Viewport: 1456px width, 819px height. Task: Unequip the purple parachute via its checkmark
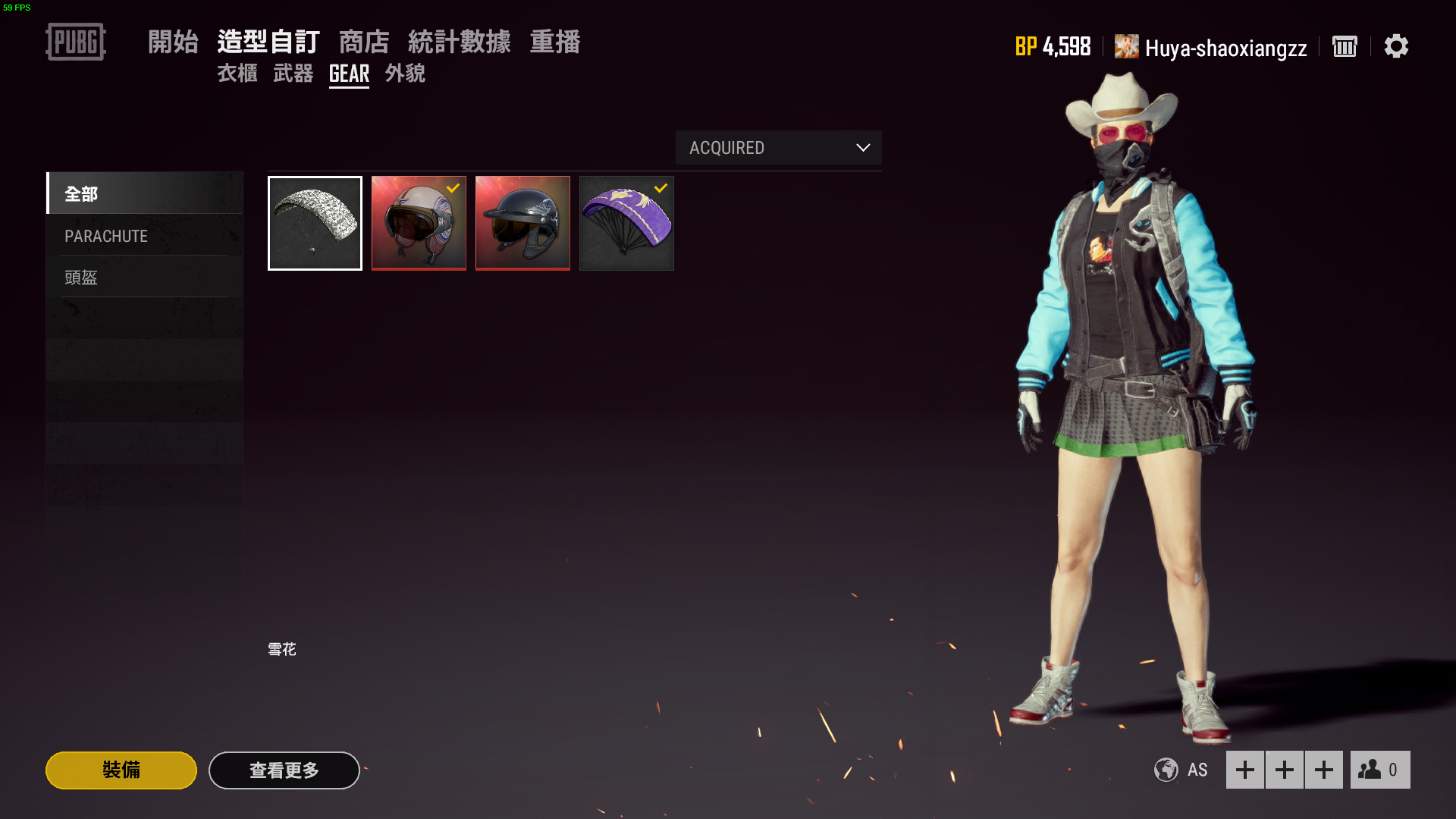659,190
